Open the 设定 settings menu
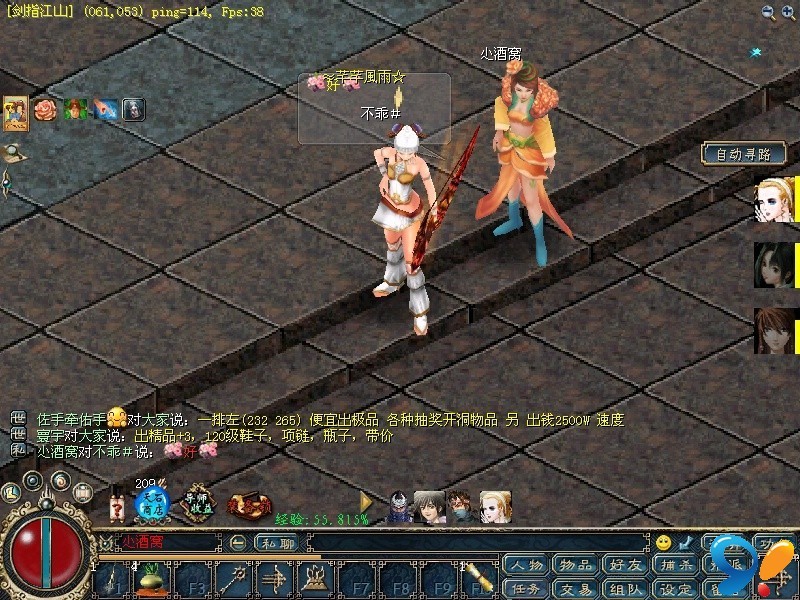The height and width of the screenshot is (600, 800). coord(676,588)
